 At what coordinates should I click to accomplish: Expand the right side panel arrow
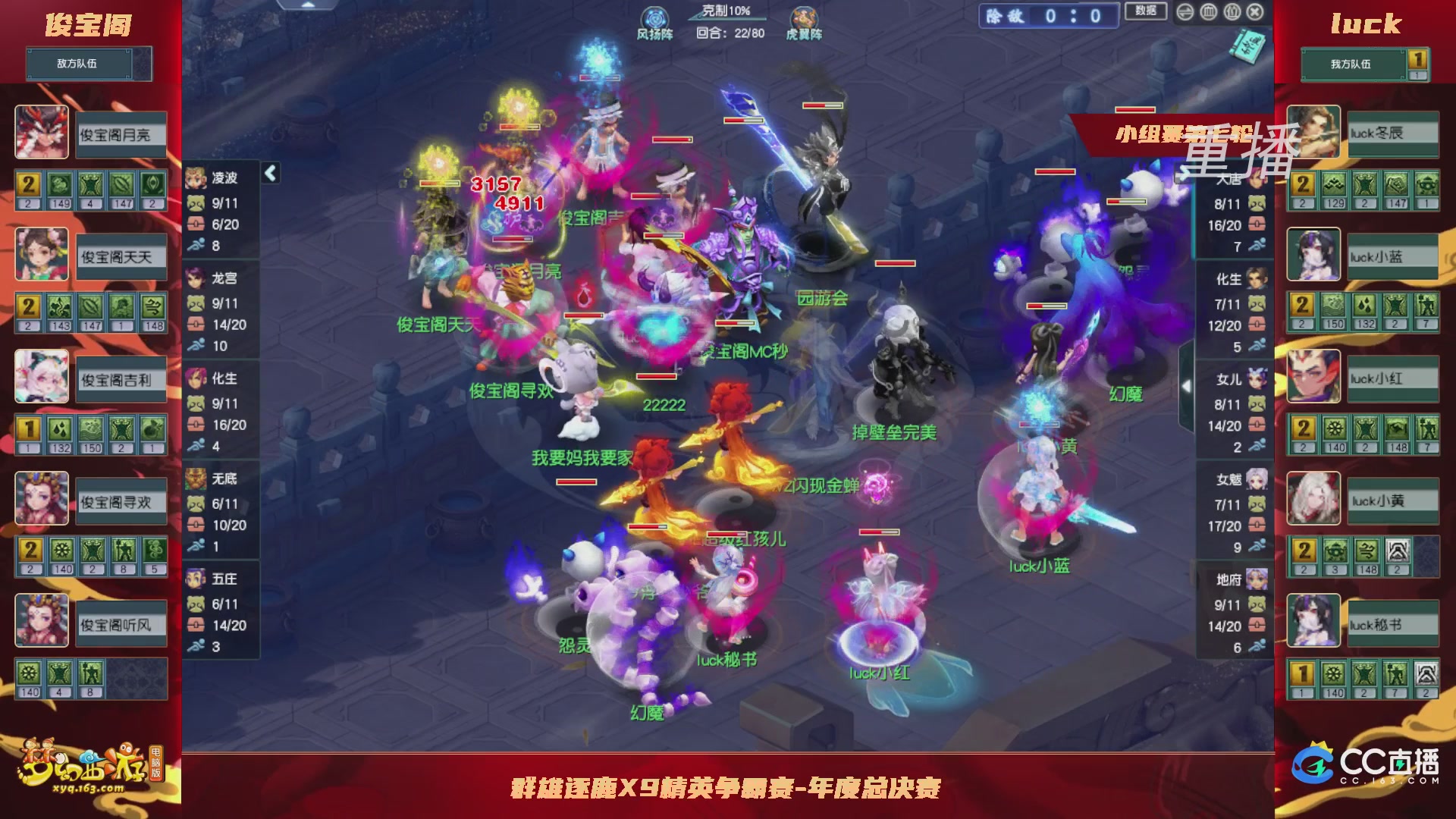pos(1185,384)
